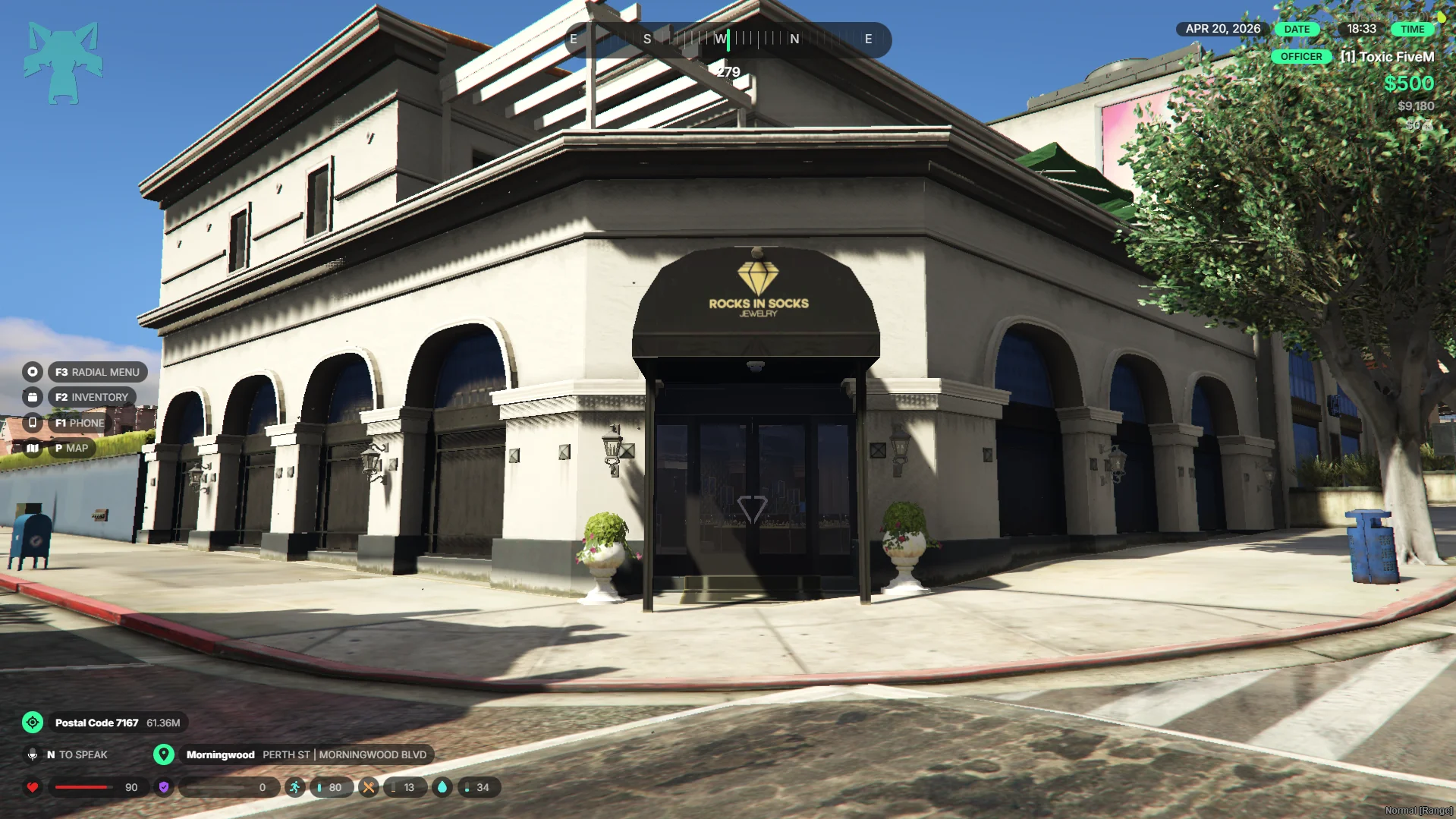Image resolution: width=1456 pixels, height=819 pixels.
Task: Click the microphone voice icon
Action: (33, 754)
